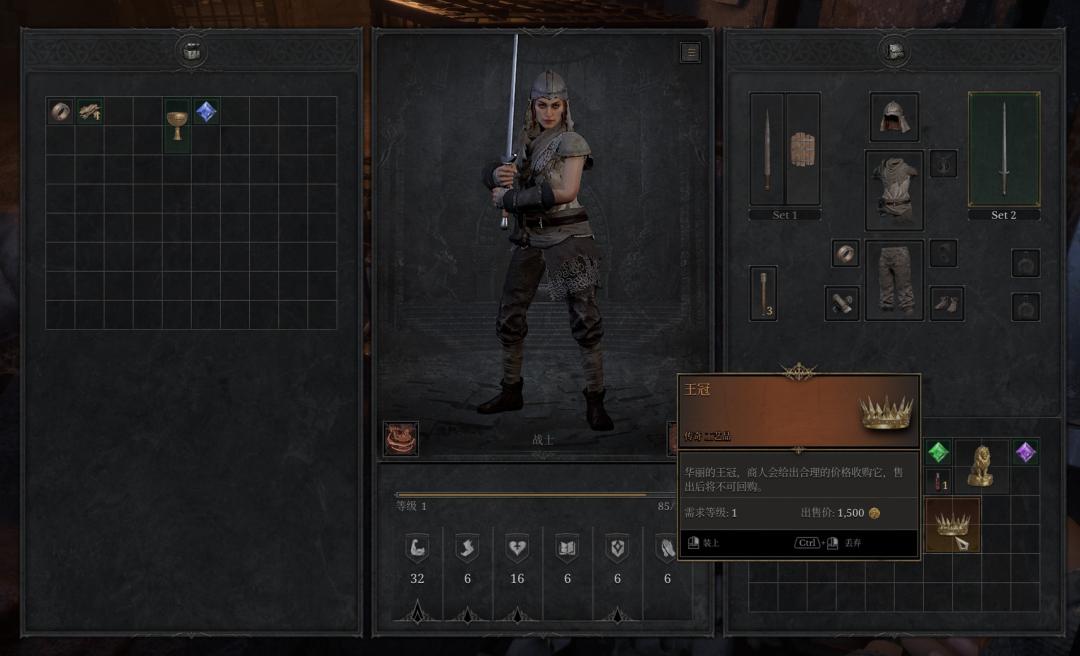Select the equipped helmet slot
Image resolution: width=1080 pixels, height=656 pixels.
[x=894, y=117]
